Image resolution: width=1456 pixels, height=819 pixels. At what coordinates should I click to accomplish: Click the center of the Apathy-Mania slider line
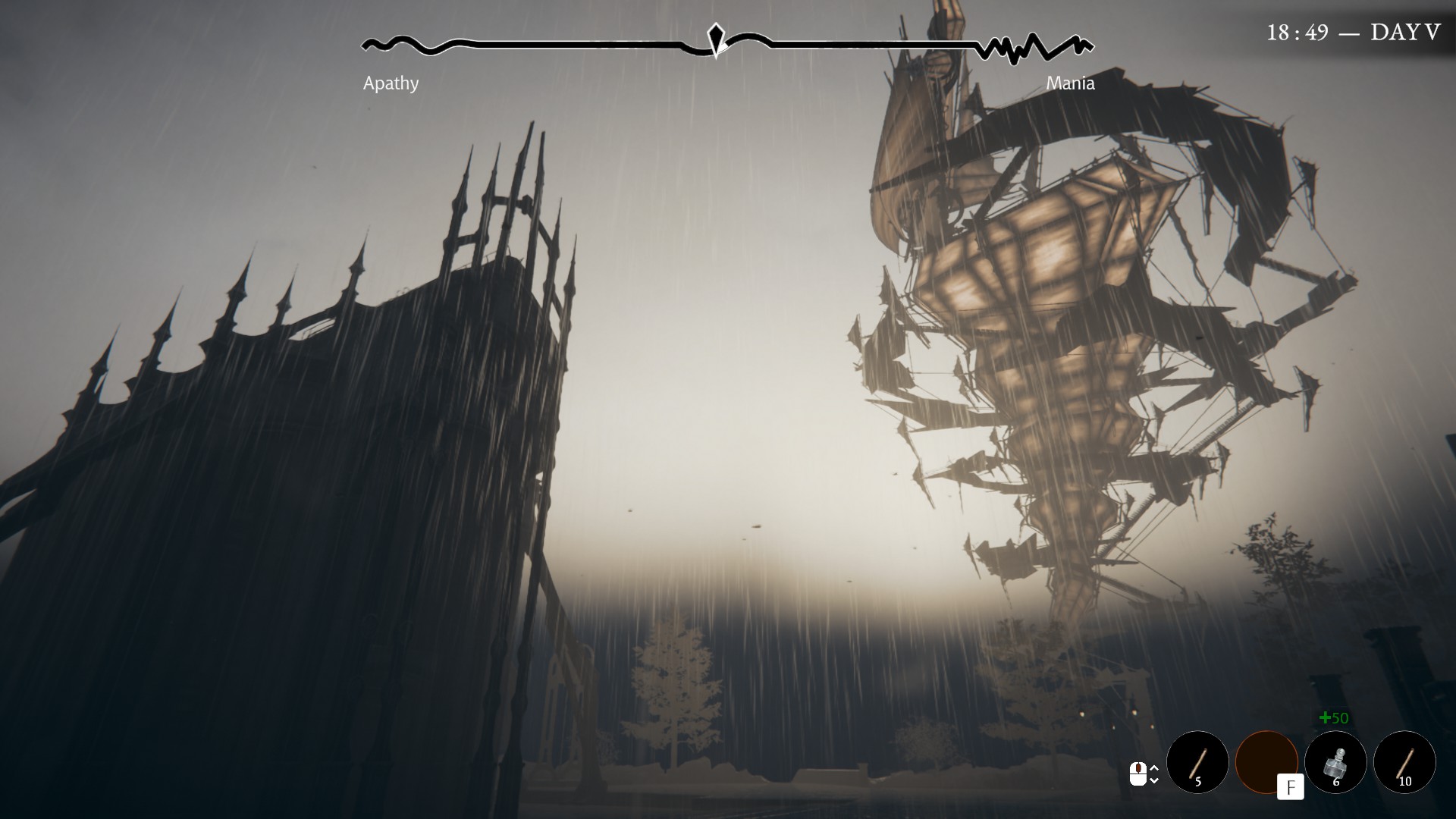[728, 42]
